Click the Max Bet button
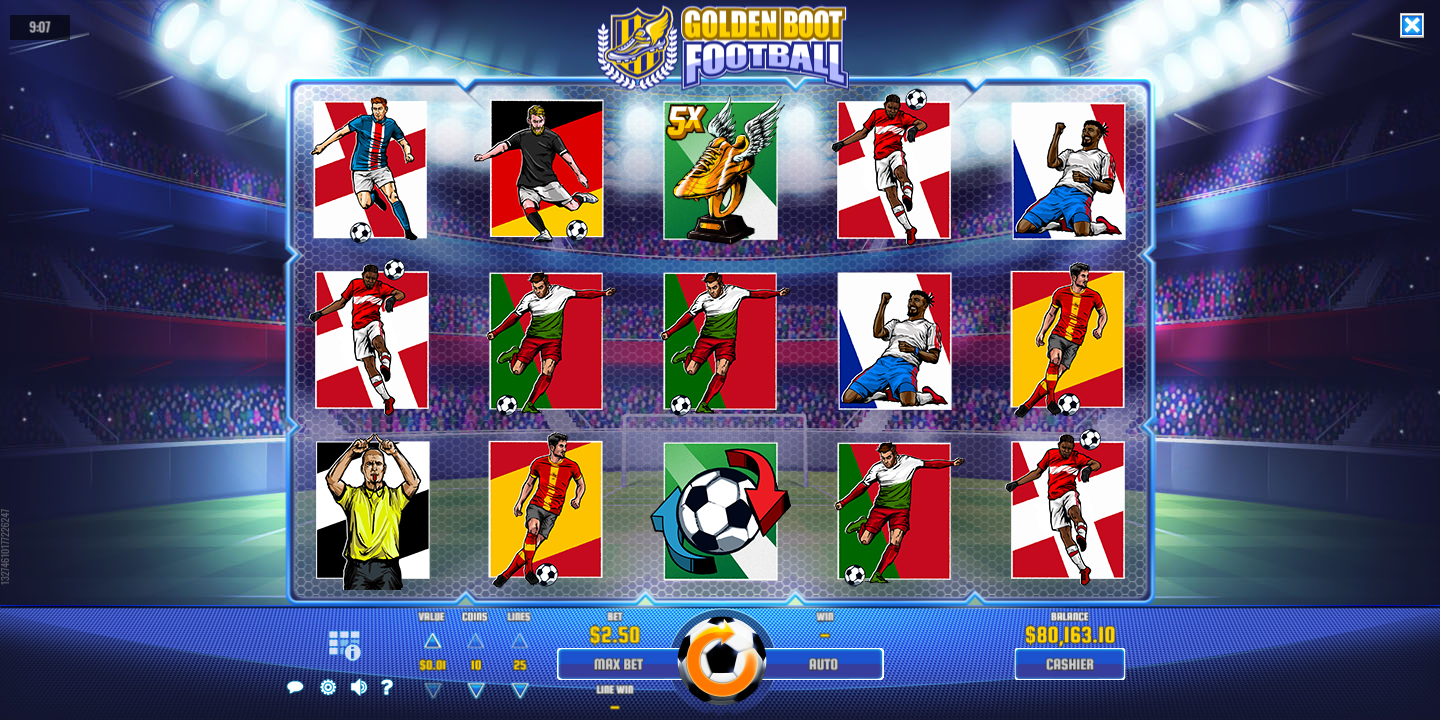Viewport: 1440px width, 720px height. 617,664
